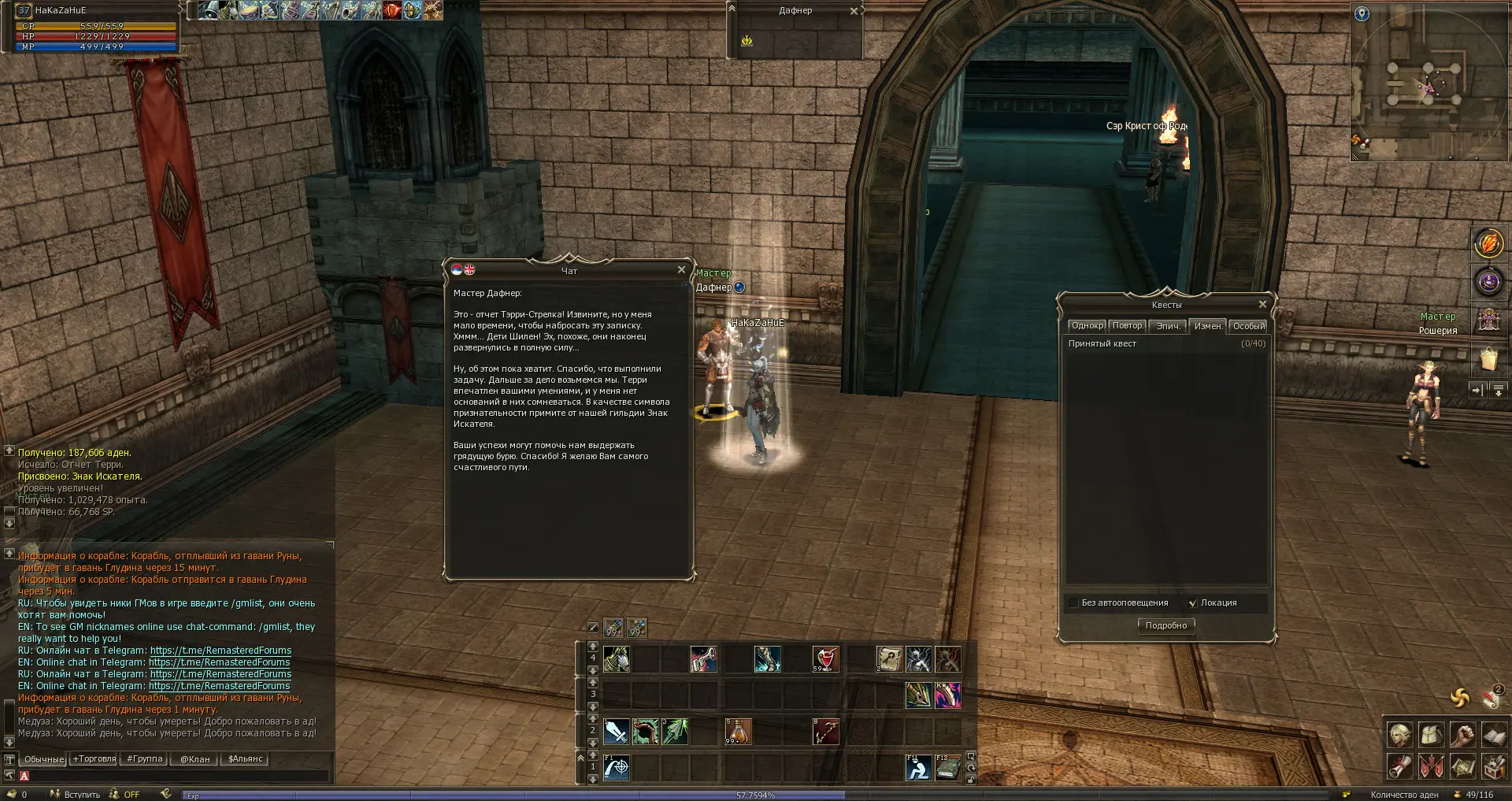The height and width of the screenshot is (801, 1512).
Task: Show the Особый quest tab
Action: [1248, 326]
